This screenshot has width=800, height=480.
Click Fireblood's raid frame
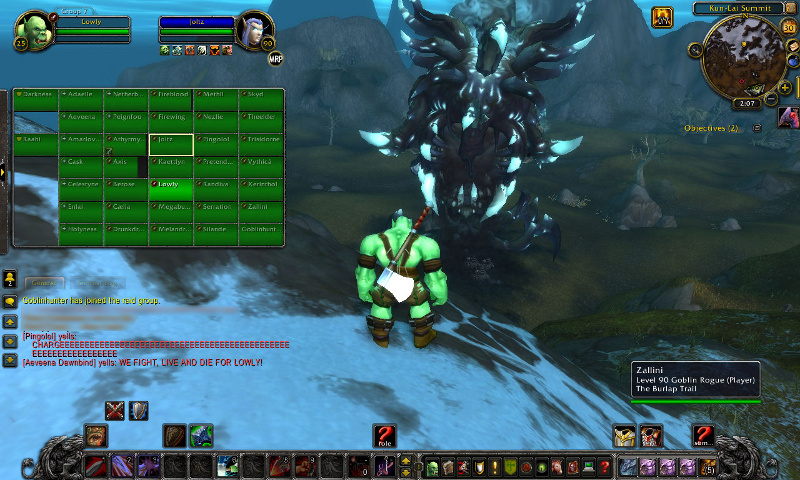tap(170, 98)
